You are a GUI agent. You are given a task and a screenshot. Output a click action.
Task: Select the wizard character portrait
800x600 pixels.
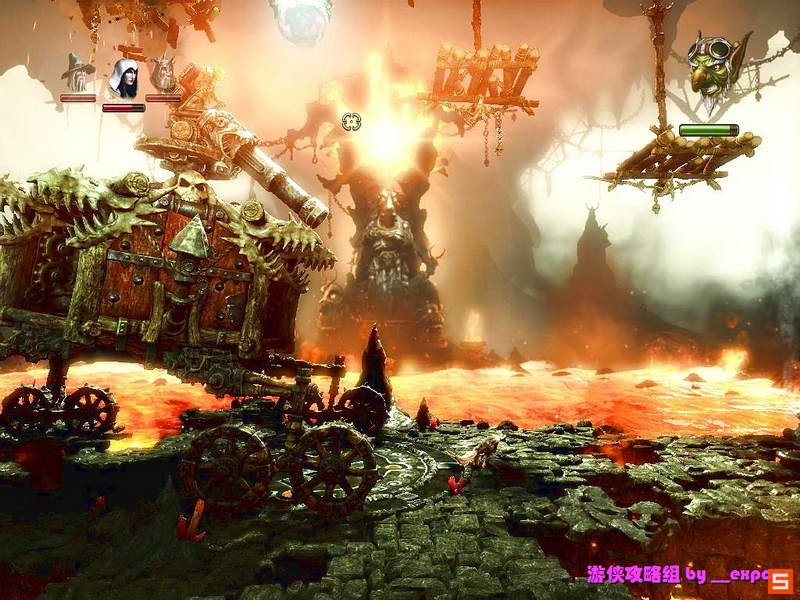pyautogui.click(x=78, y=71)
